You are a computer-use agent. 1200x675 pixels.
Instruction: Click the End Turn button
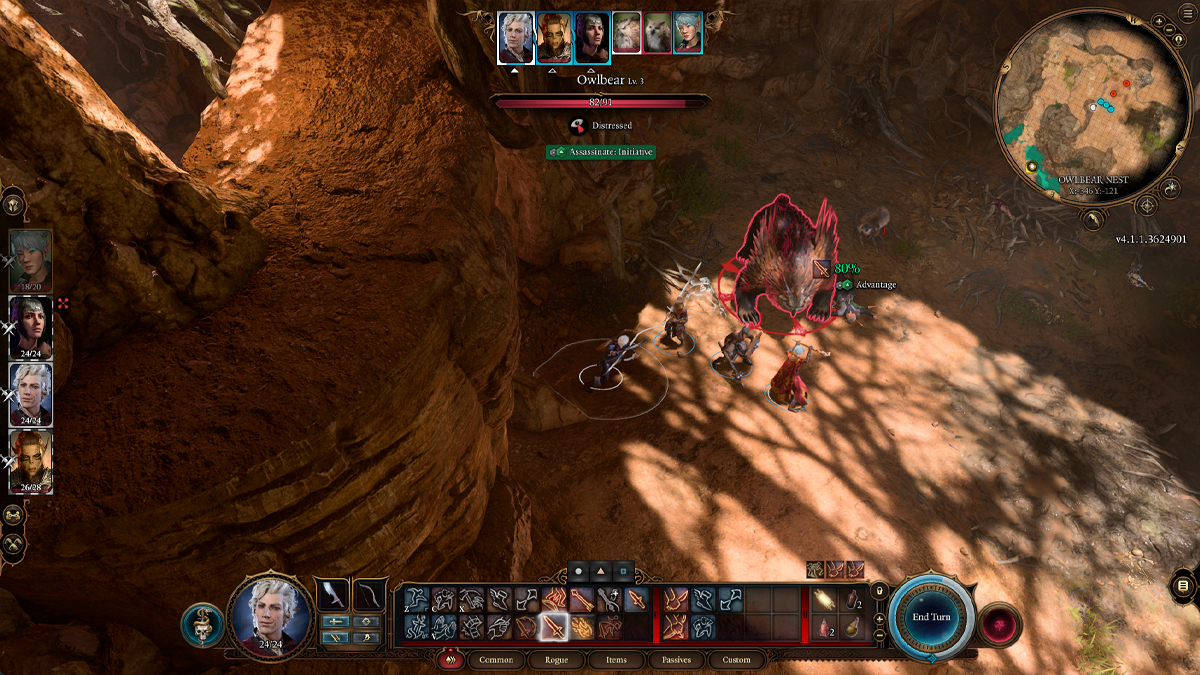[x=931, y=617]
